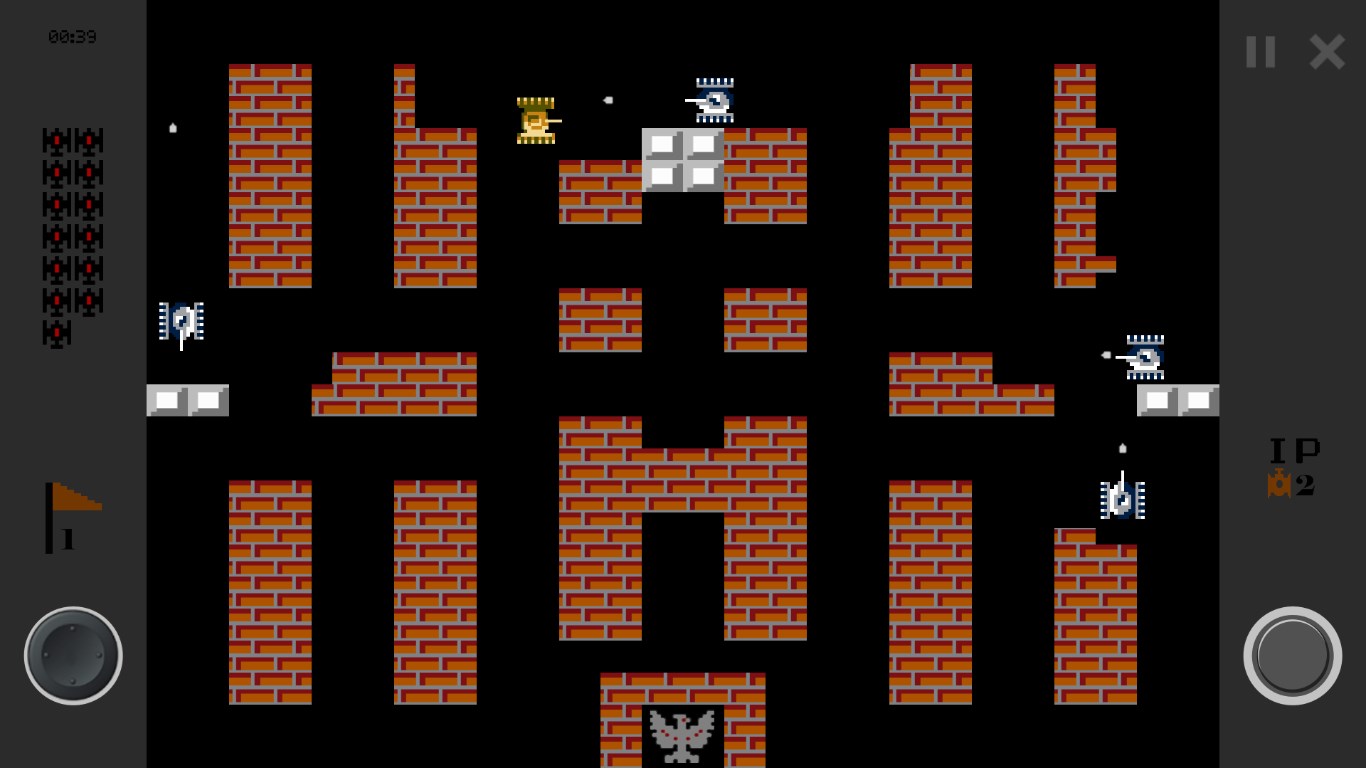This screenshot has height=768, width=1366.
Task: Click the enemy tank near the top steel blocks
Action: 713,100
